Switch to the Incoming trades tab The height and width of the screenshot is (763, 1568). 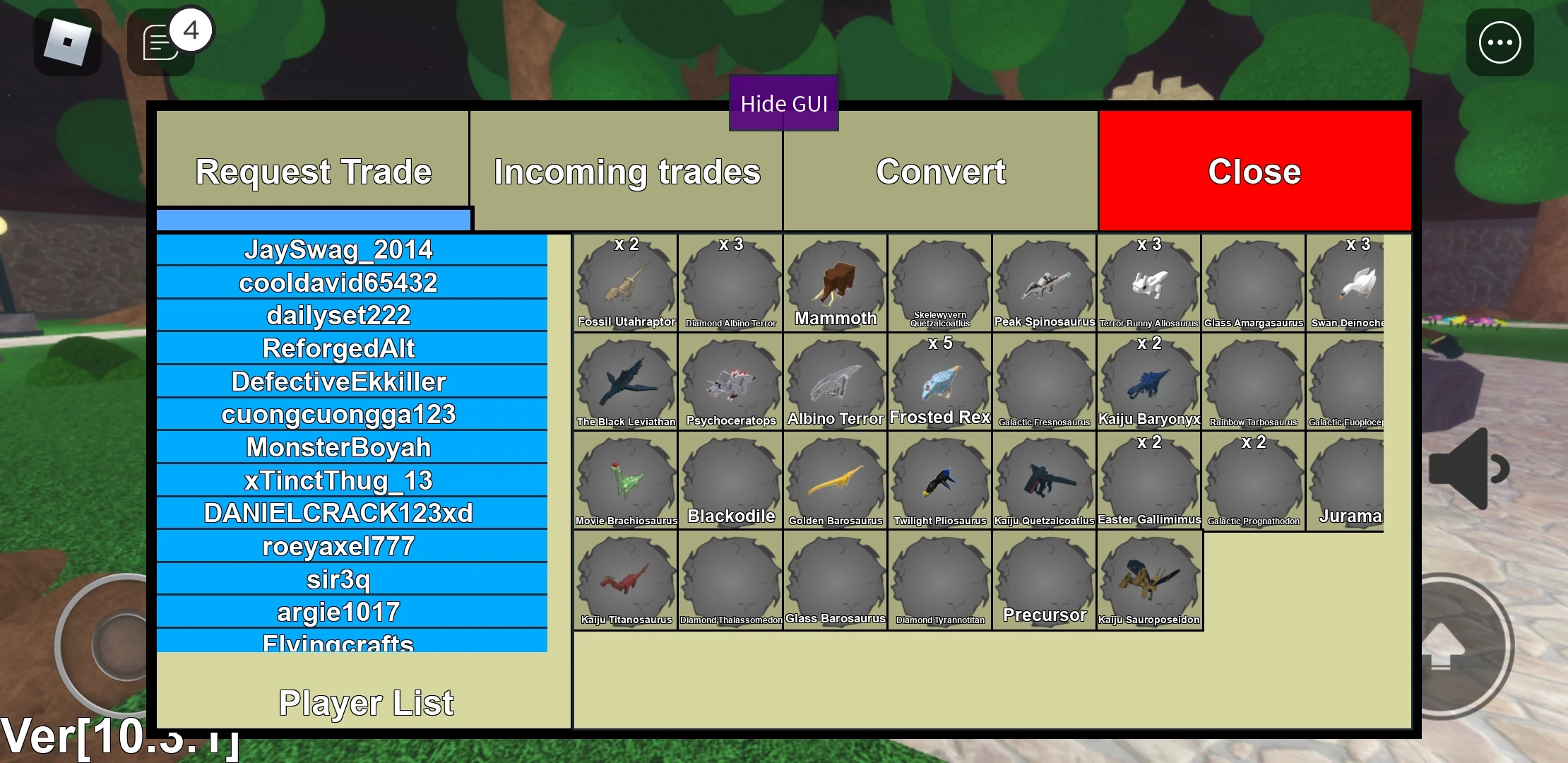click(626, 172)
